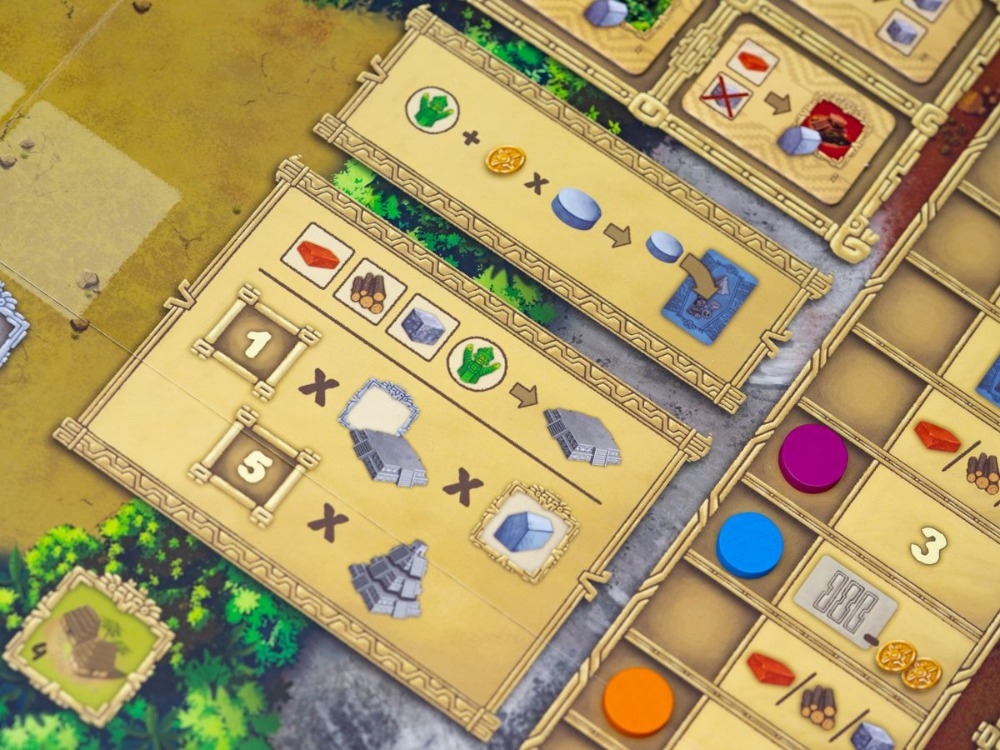Select the purple player disc
The image size is (1000, 750).
point(812,456)
